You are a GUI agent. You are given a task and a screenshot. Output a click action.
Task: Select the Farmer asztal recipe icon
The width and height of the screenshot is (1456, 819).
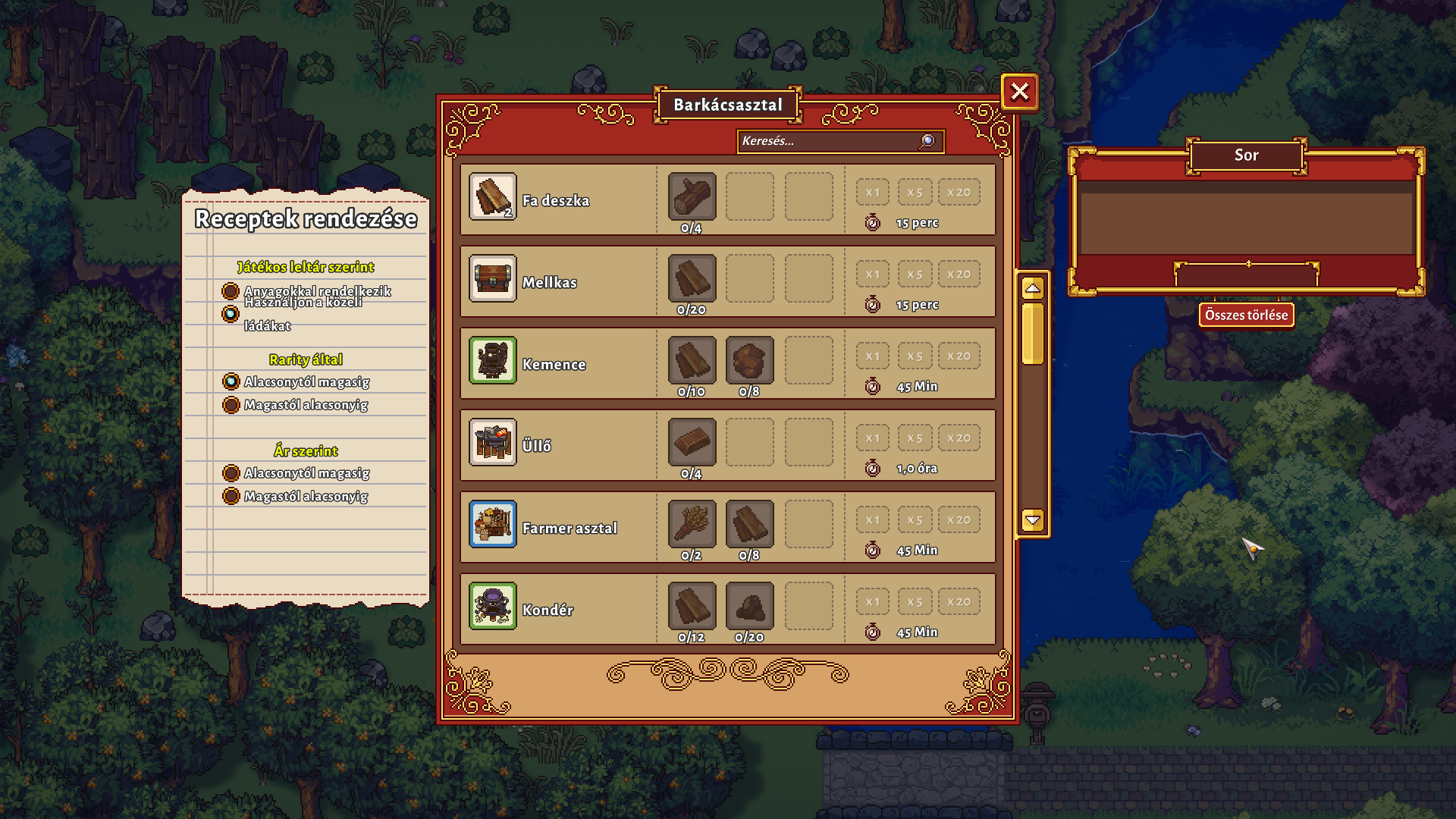point(492,524)
